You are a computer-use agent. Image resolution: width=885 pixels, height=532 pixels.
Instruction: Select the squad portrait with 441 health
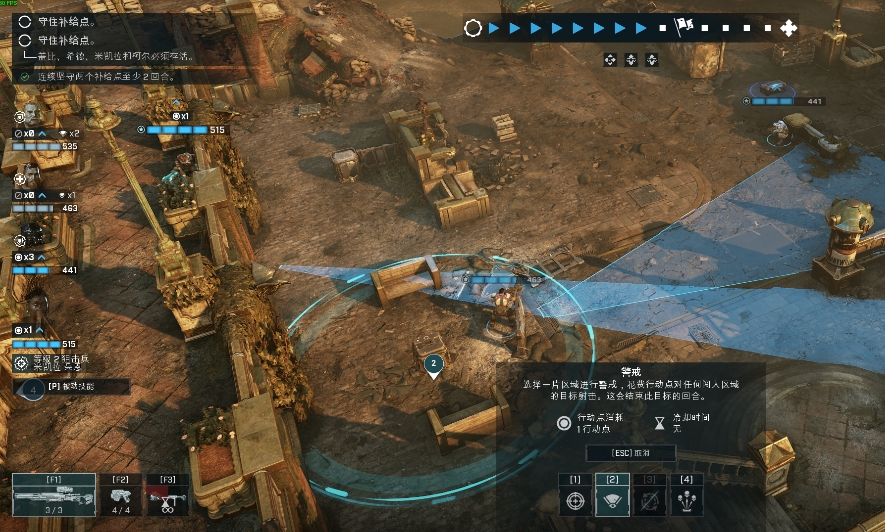(x=30, y=238)
